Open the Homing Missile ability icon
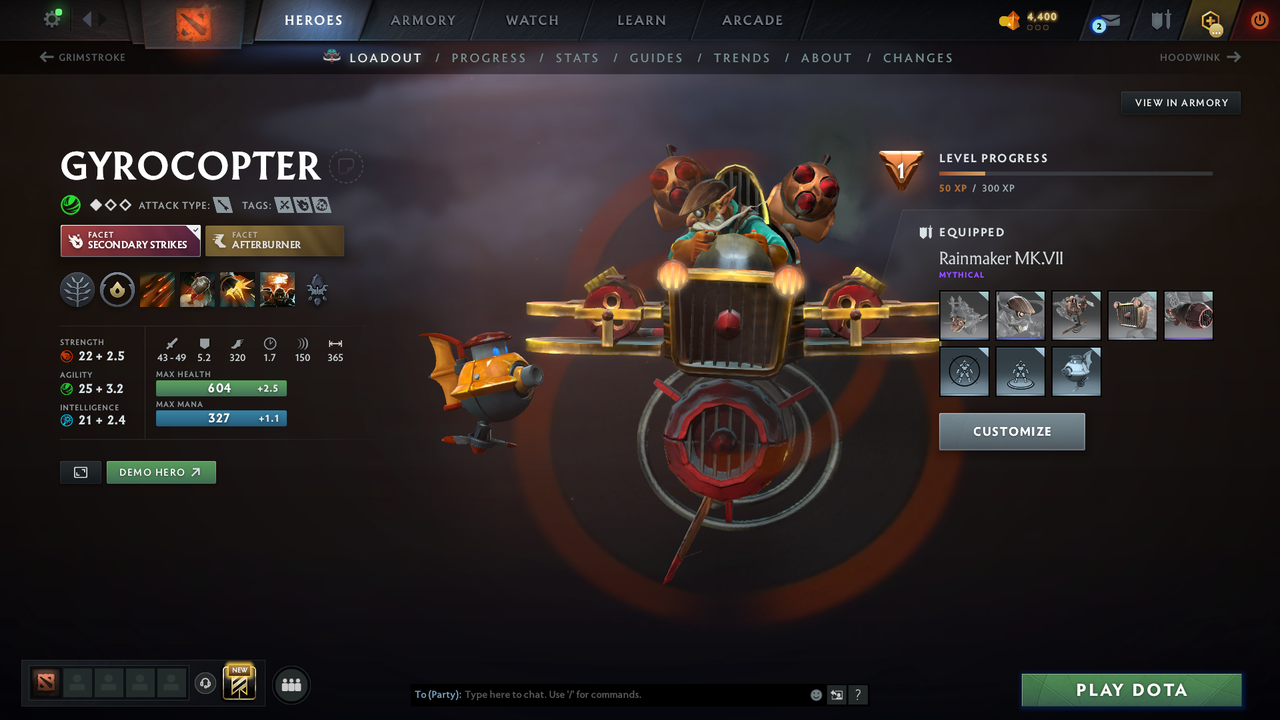 (198, 289)
